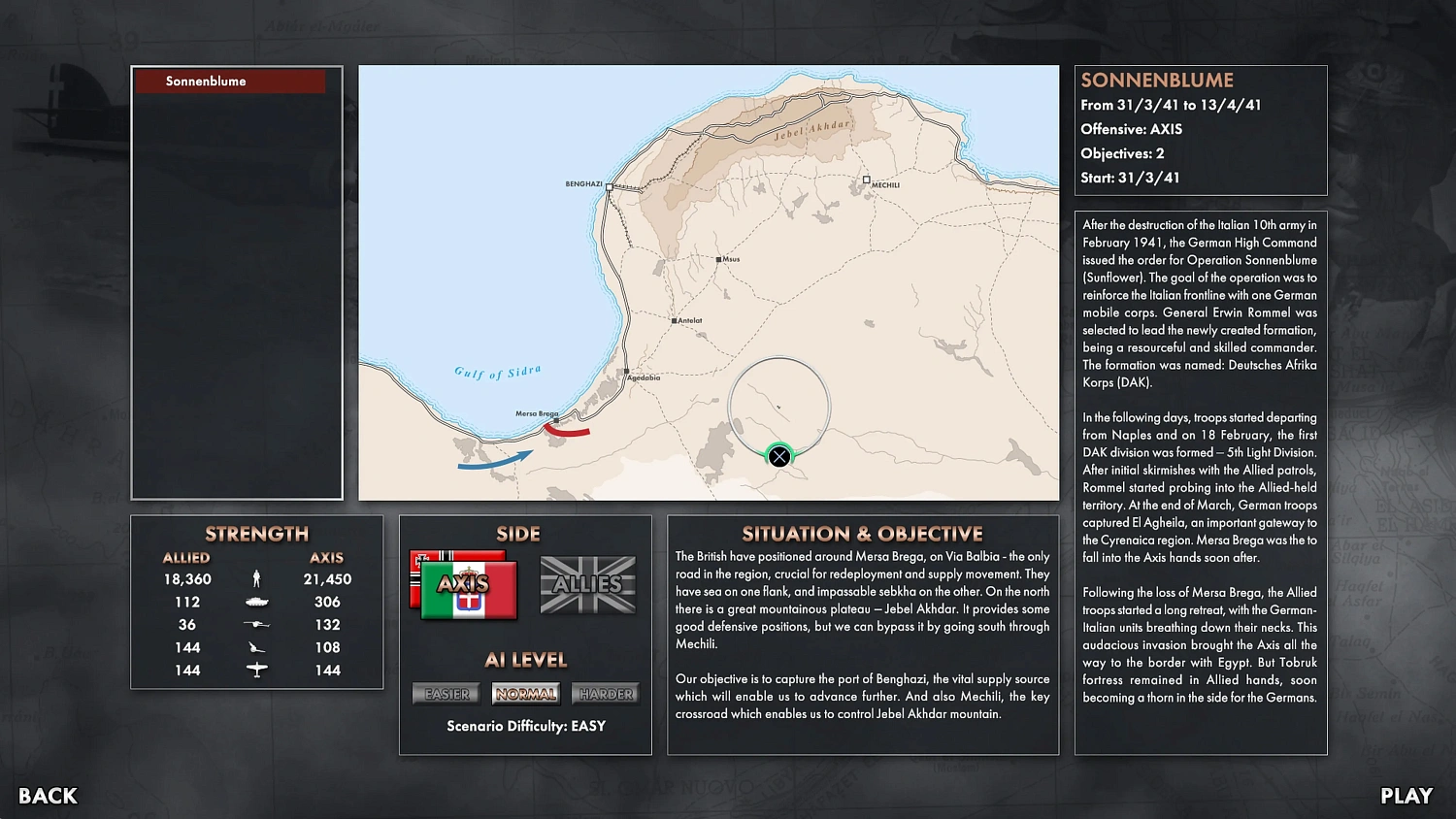Viewport: 1456px width, 819px height.
Task: Click the anti-tank gun icon between 144 and 108
Action: (256, 647)
